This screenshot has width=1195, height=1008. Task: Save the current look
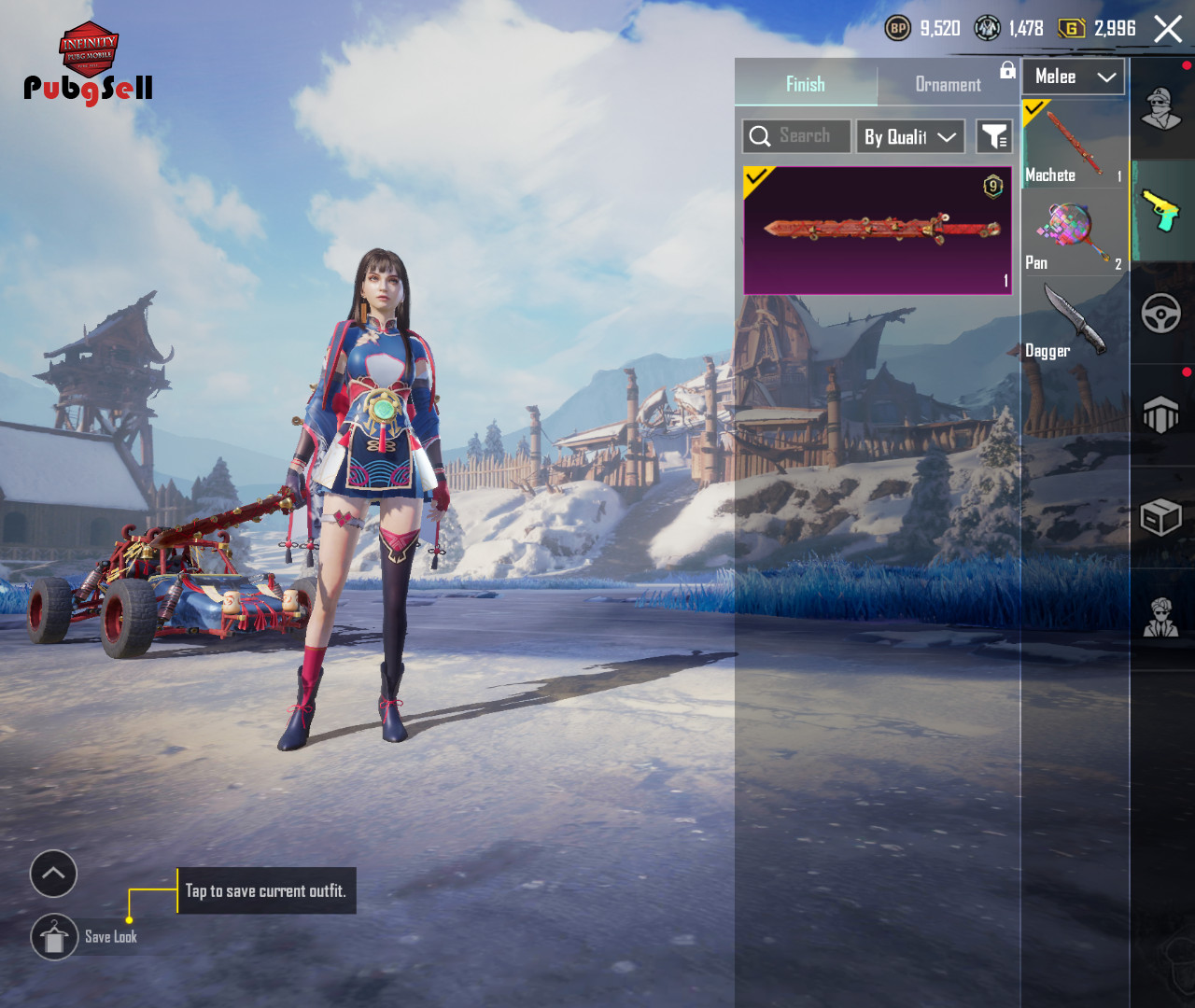click(55, 937)
